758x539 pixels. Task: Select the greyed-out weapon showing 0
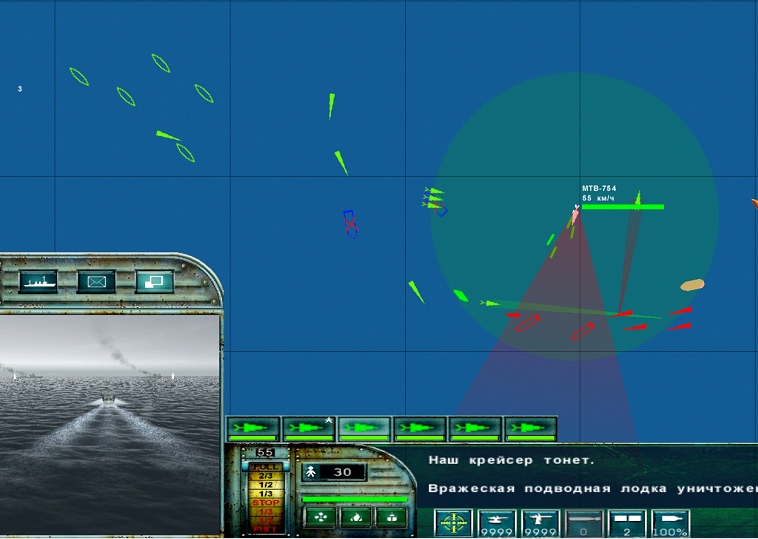coord(584,524)
